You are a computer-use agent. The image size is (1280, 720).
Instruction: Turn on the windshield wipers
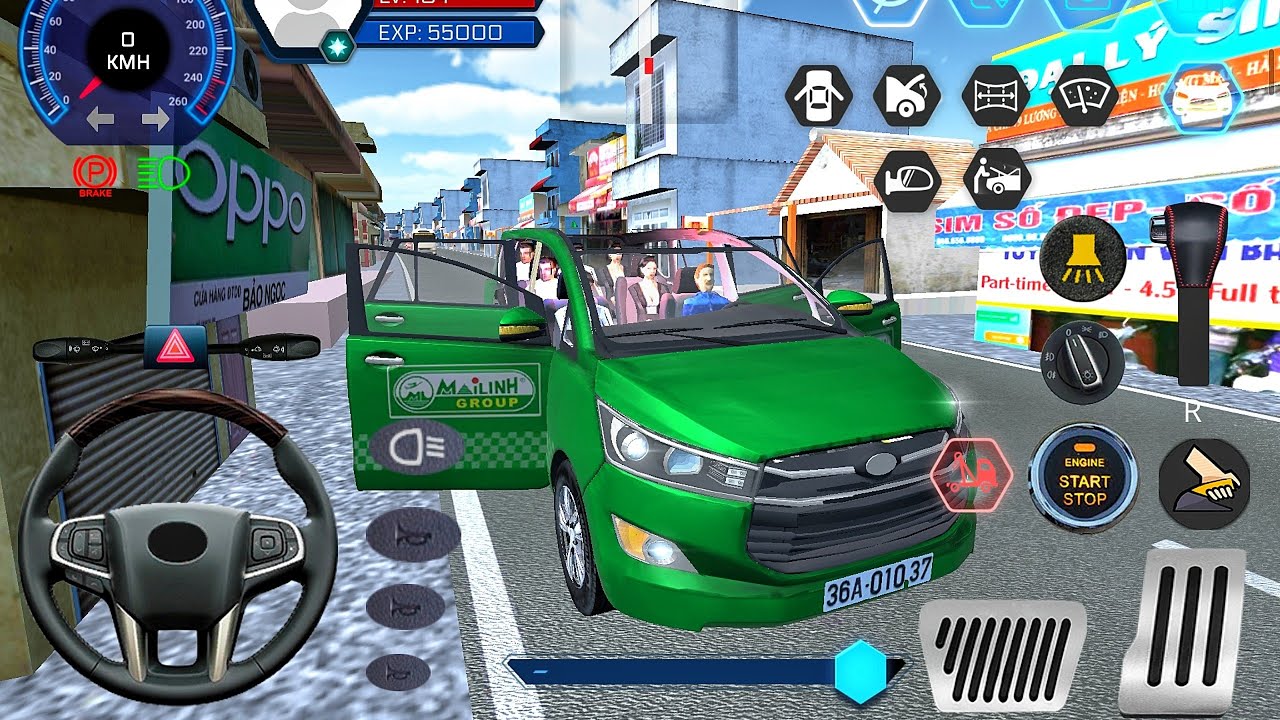point(1084,97)
